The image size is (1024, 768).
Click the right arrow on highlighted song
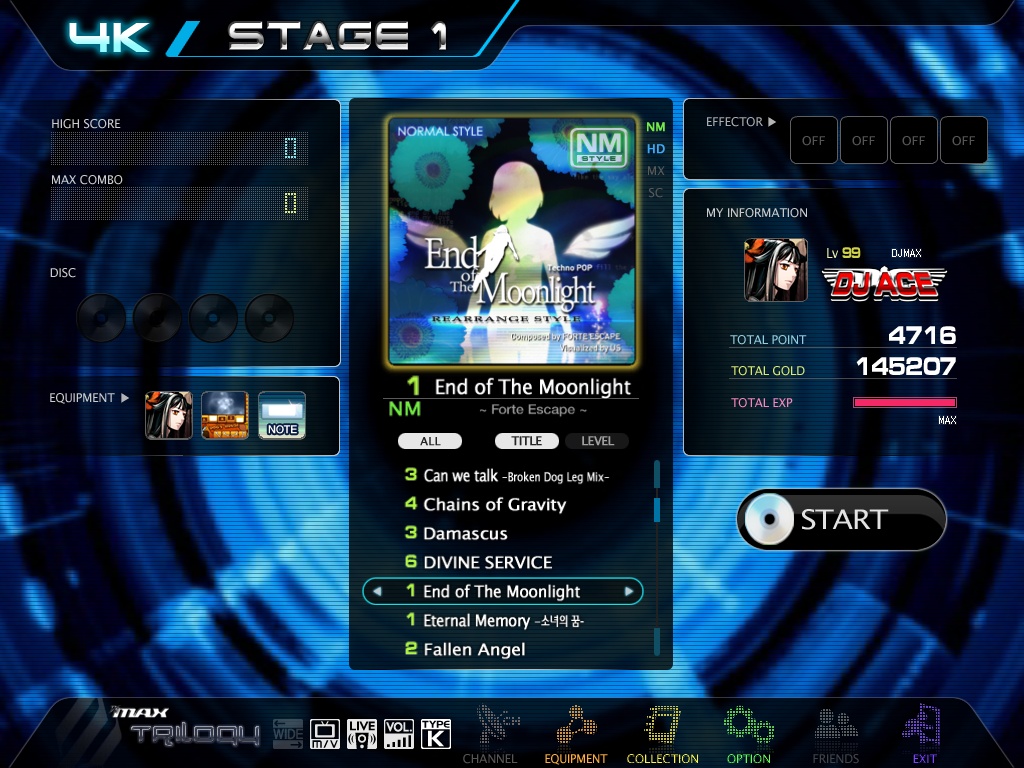pyautogui.click(x=629, y=592)
